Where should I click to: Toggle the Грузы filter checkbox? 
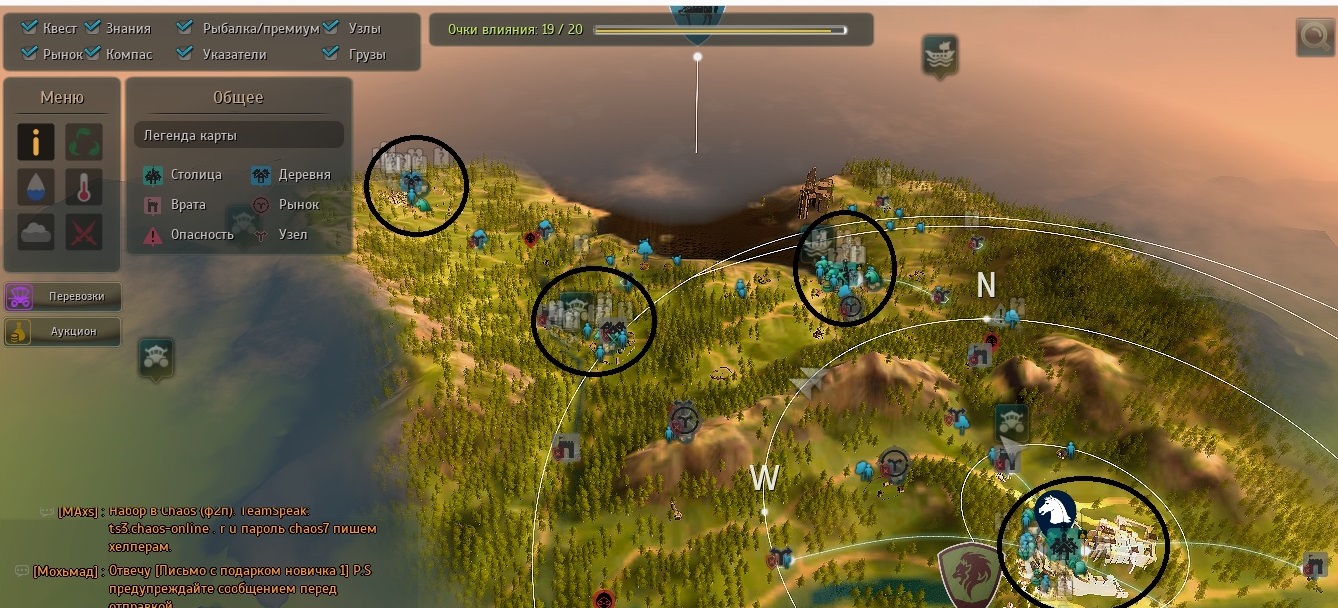pyautogui.click(x=331, y=54)
